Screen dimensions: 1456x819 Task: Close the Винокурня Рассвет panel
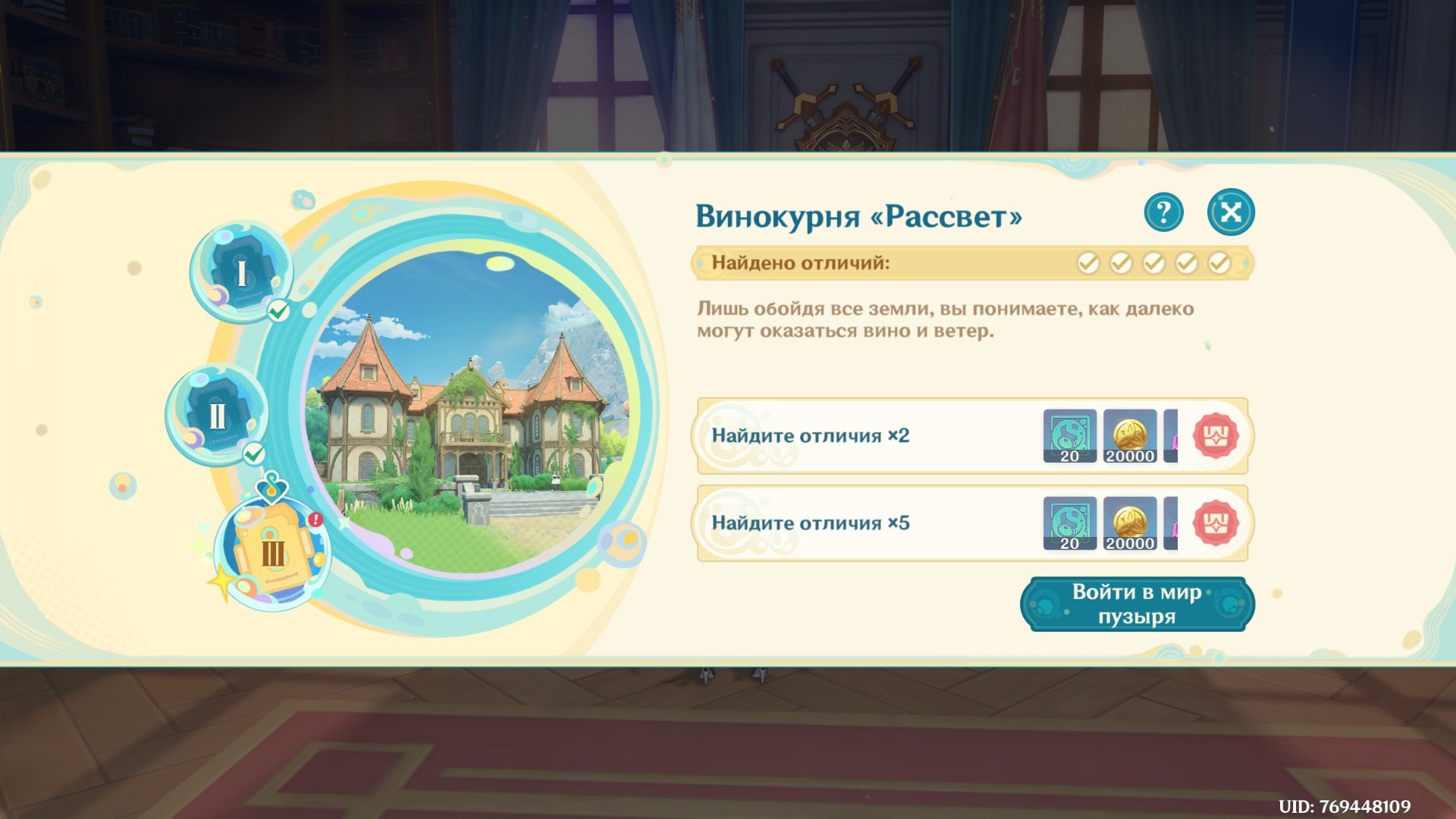point(1229,212)
